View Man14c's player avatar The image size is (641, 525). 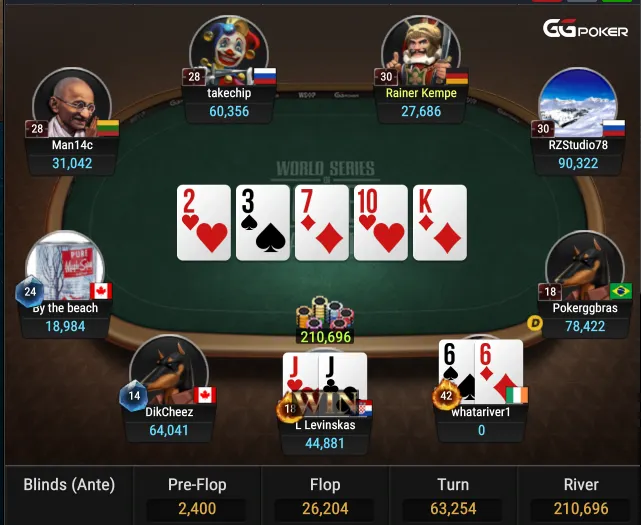pos(71,104)
